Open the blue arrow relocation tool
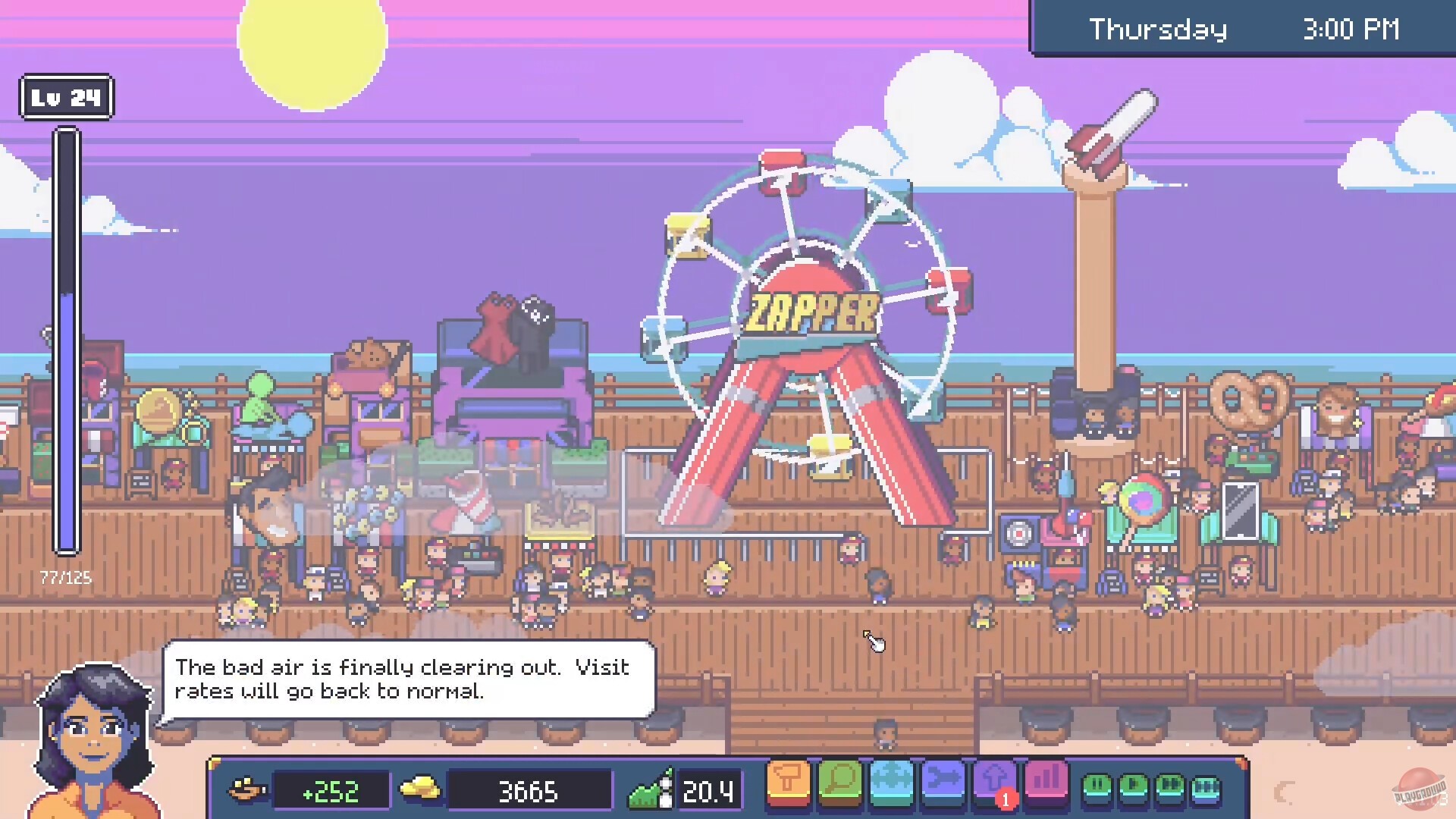Image resolution: width=1456 pixels, height=819 pixels. pyautogui.click(x=943, y=785)
